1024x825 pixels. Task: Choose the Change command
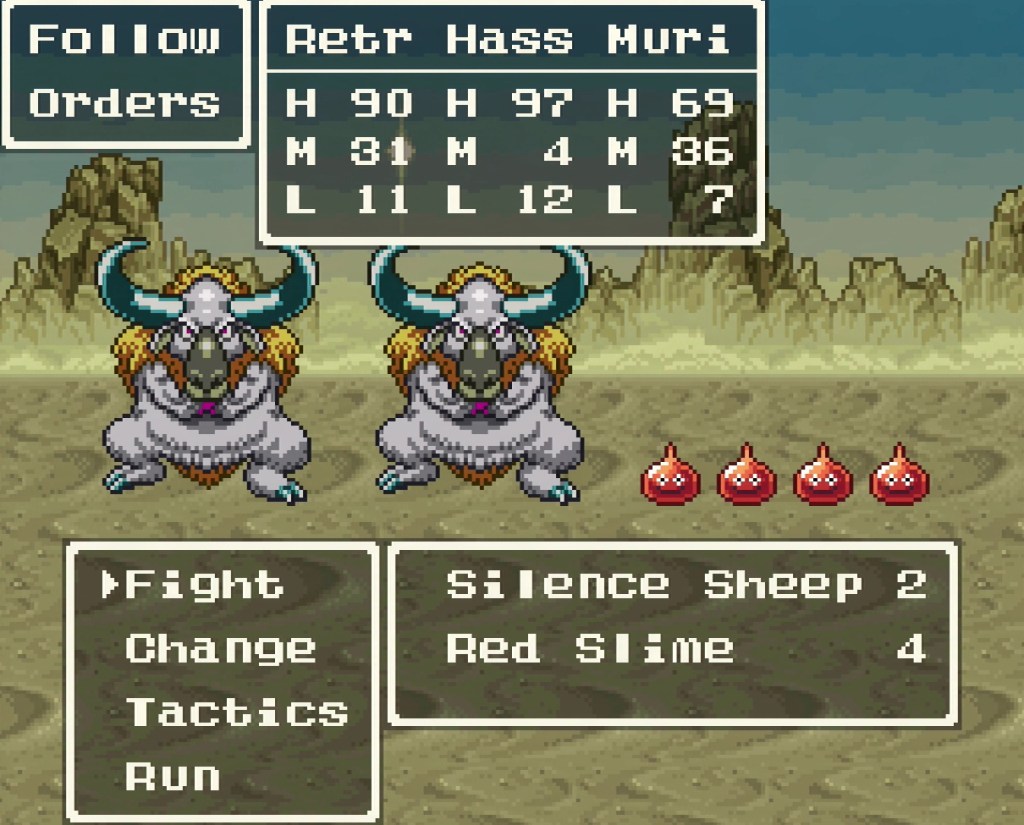click(220, 649)
